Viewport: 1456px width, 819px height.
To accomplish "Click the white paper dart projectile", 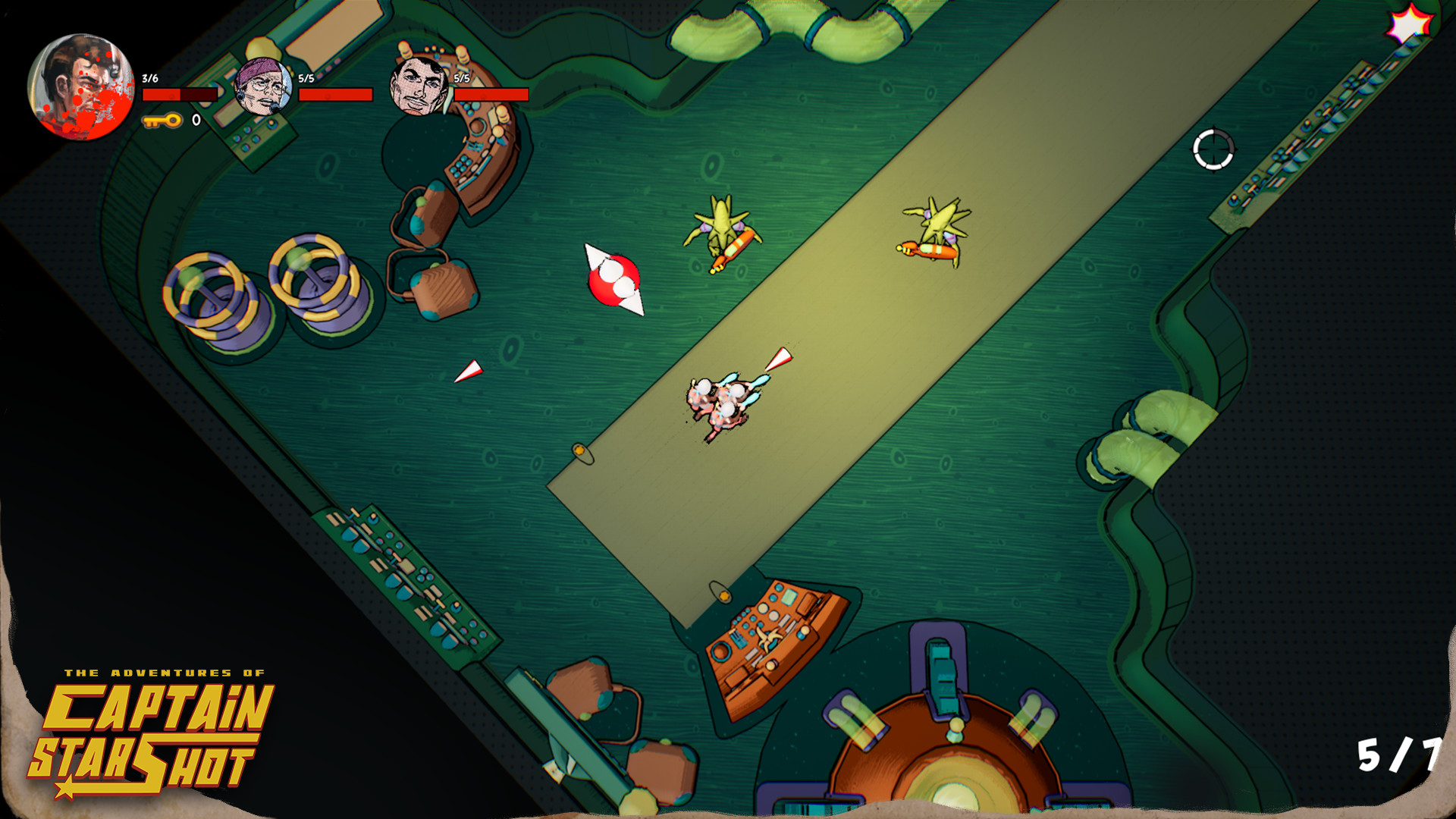I will point(470,372).
